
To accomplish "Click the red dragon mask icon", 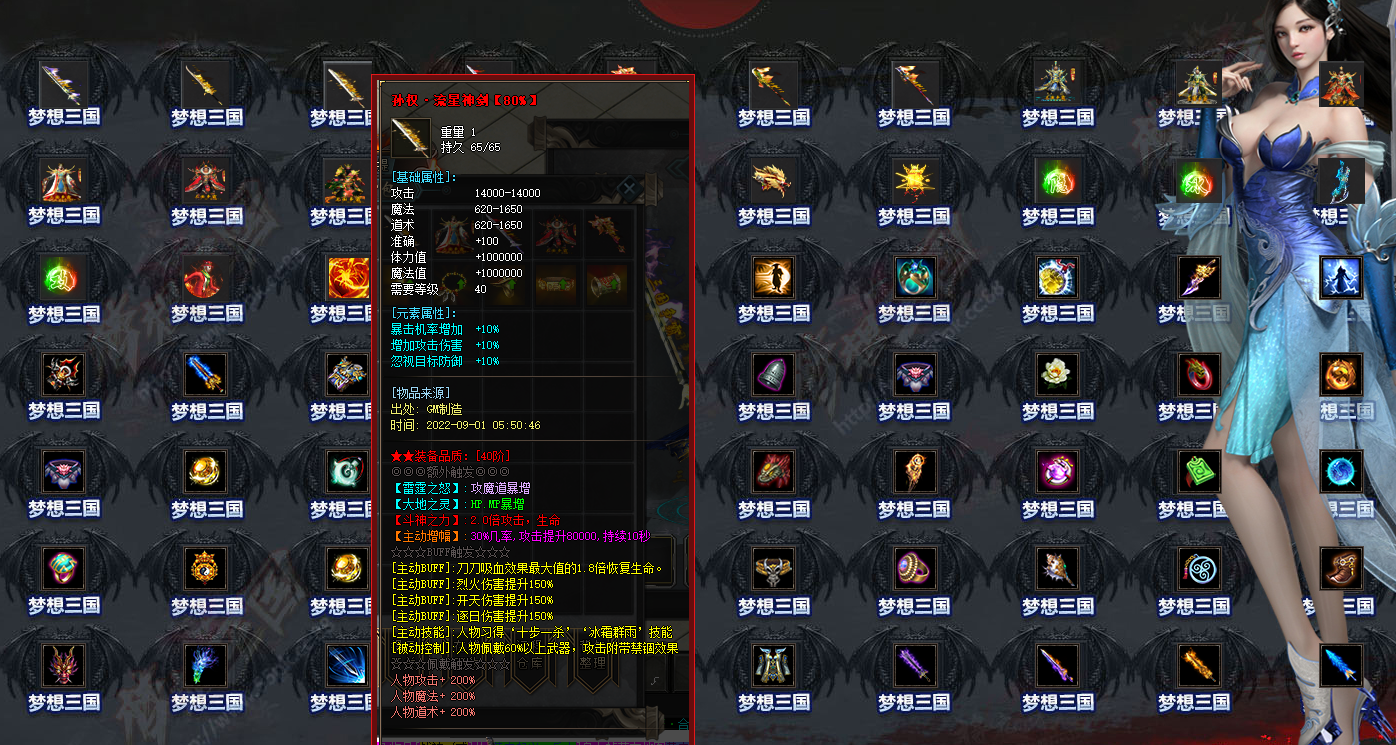I will pos(64,665).
